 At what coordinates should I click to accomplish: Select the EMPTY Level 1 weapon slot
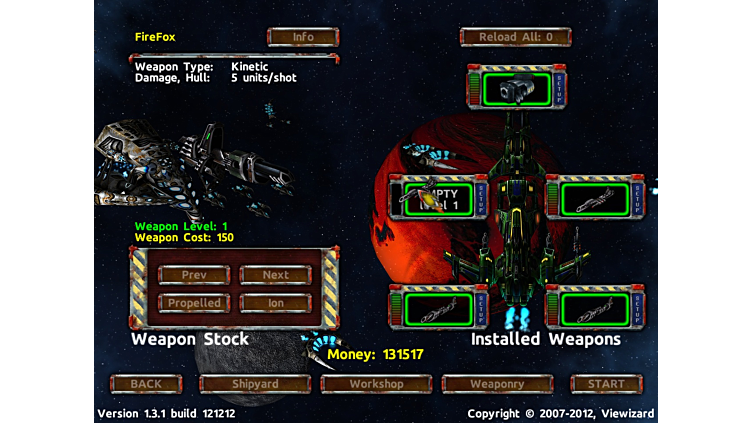click(x=435, y=197)
